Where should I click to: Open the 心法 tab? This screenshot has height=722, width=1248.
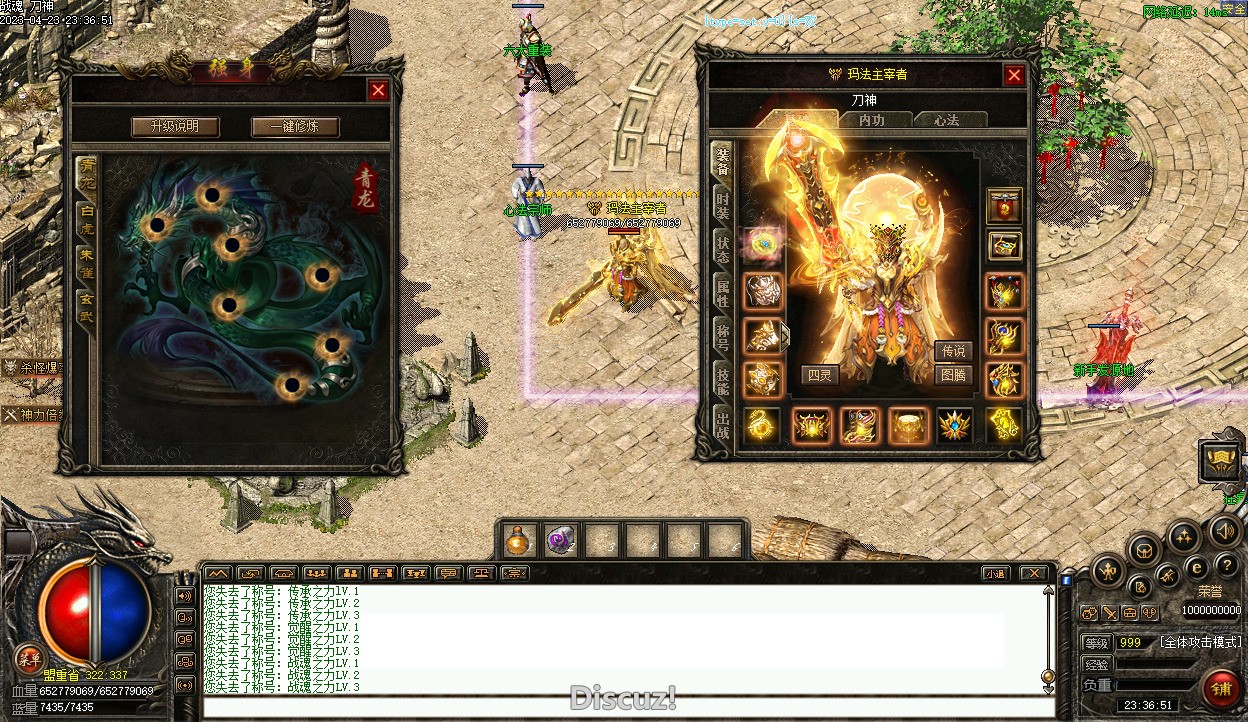click(x=947, y=120)
